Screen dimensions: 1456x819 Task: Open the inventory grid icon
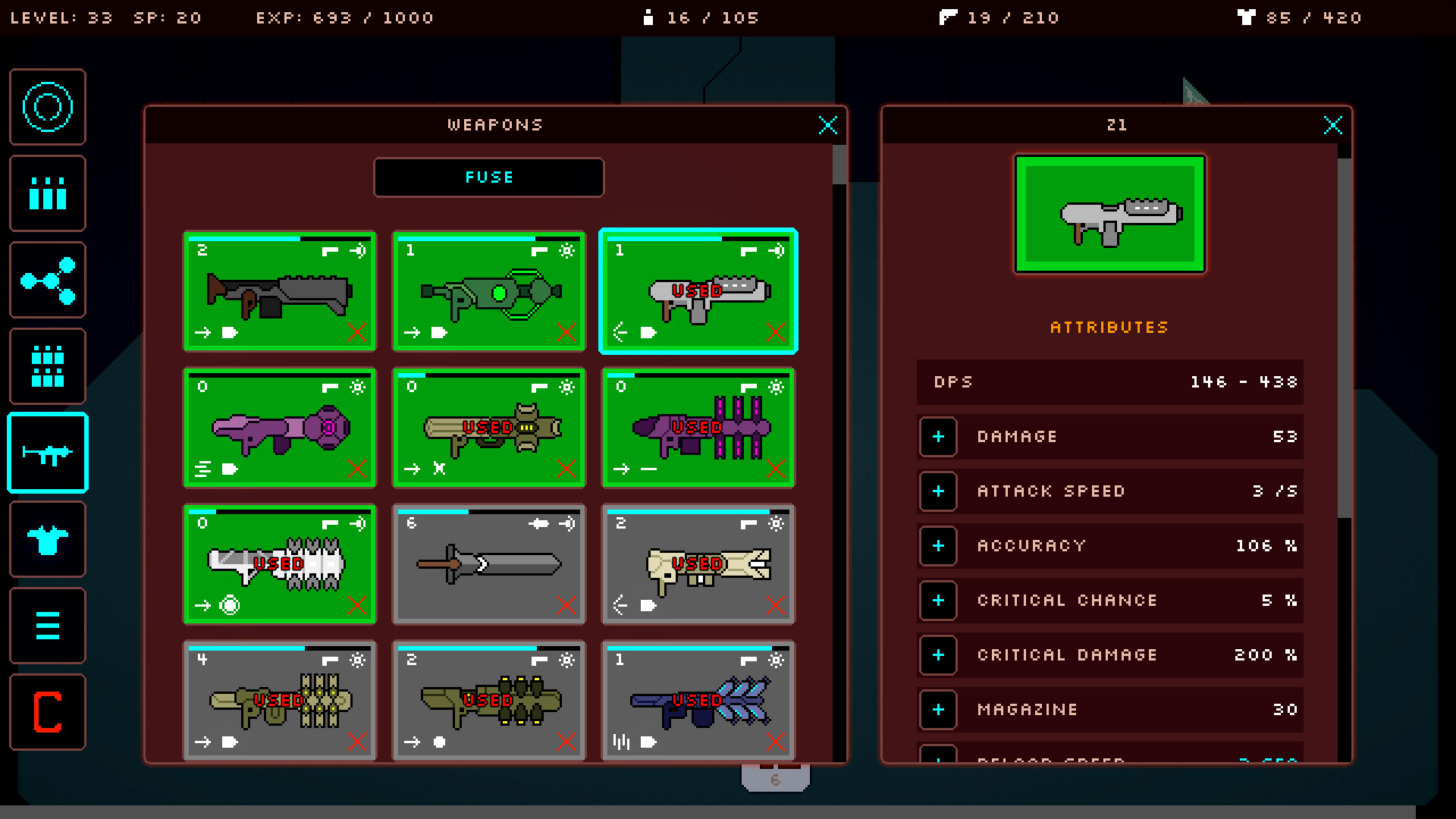coord(47,366)
